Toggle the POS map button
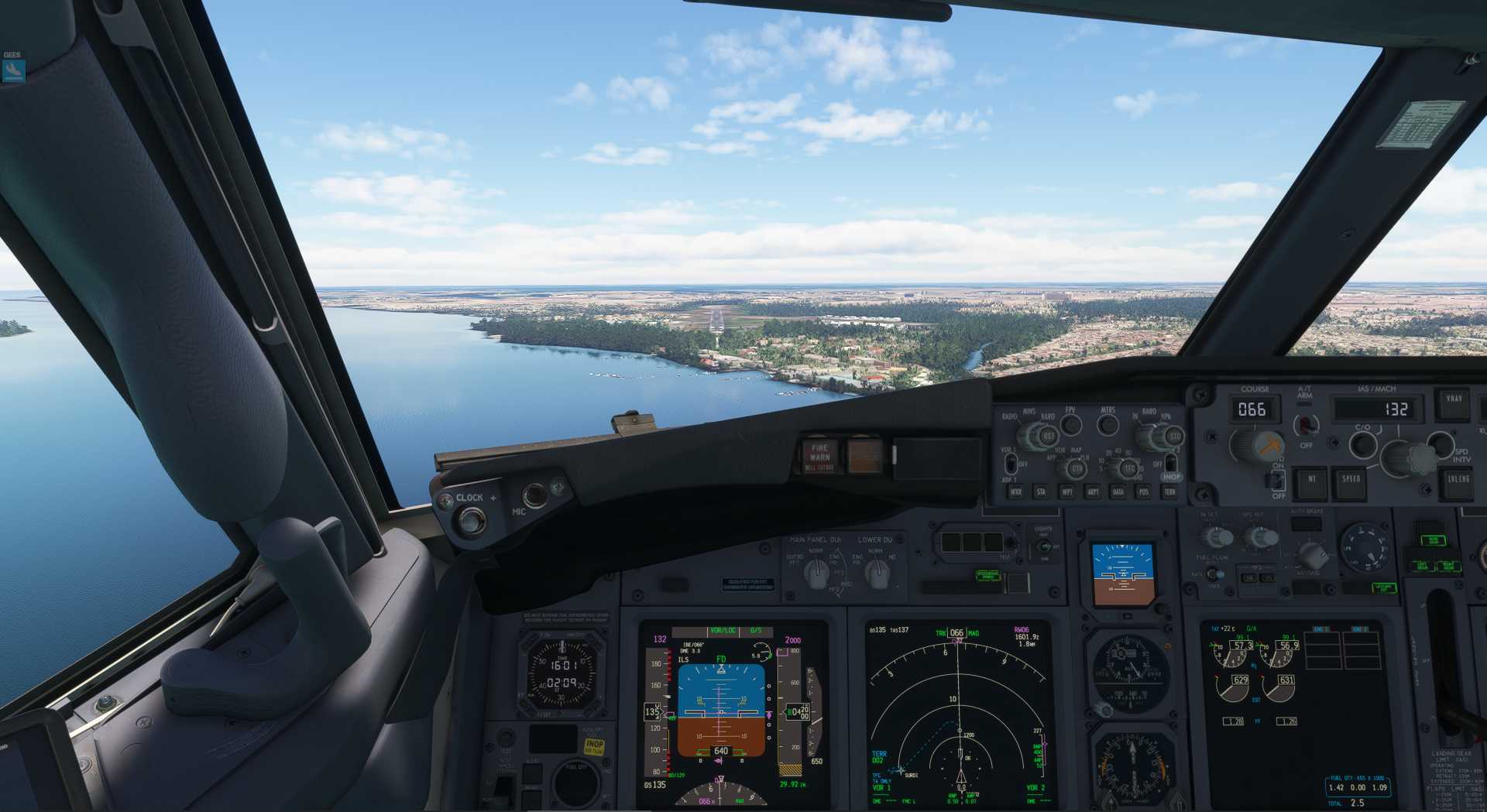 click(x=1143, y=492)
